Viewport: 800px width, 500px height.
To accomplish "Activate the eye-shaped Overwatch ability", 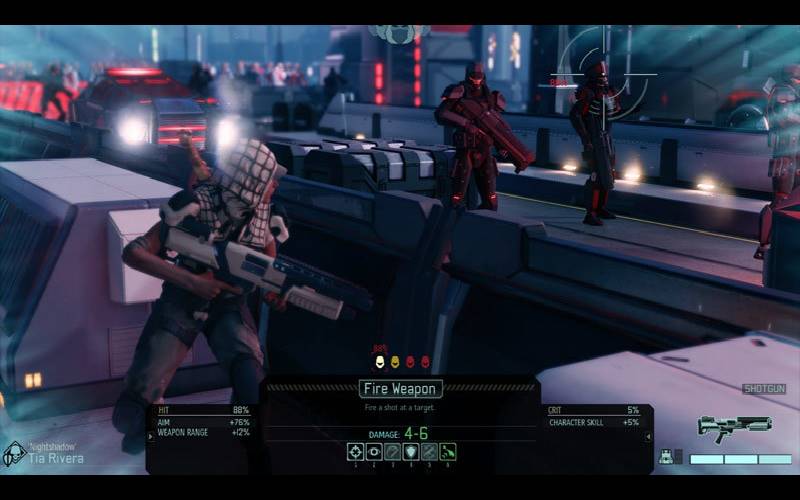I will (x=374, y=452).
